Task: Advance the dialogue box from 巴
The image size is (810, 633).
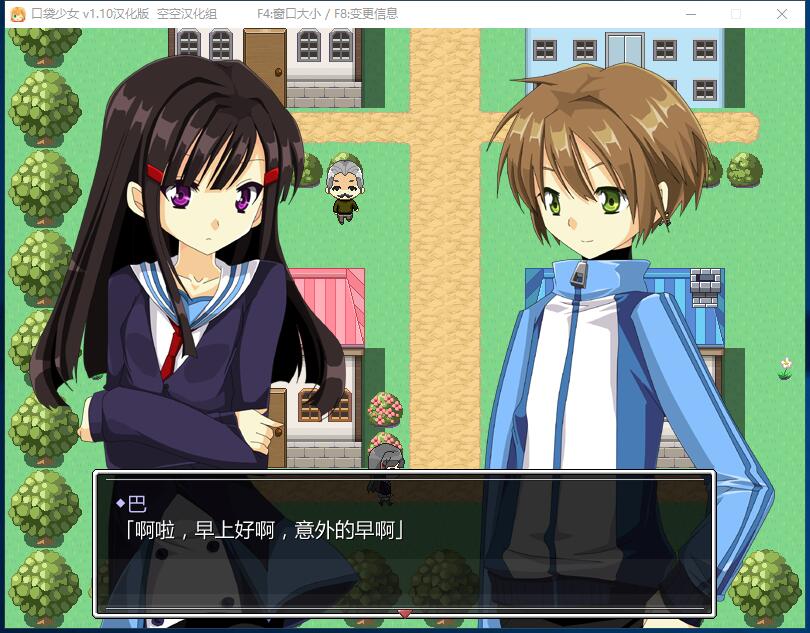Action: 404,542
